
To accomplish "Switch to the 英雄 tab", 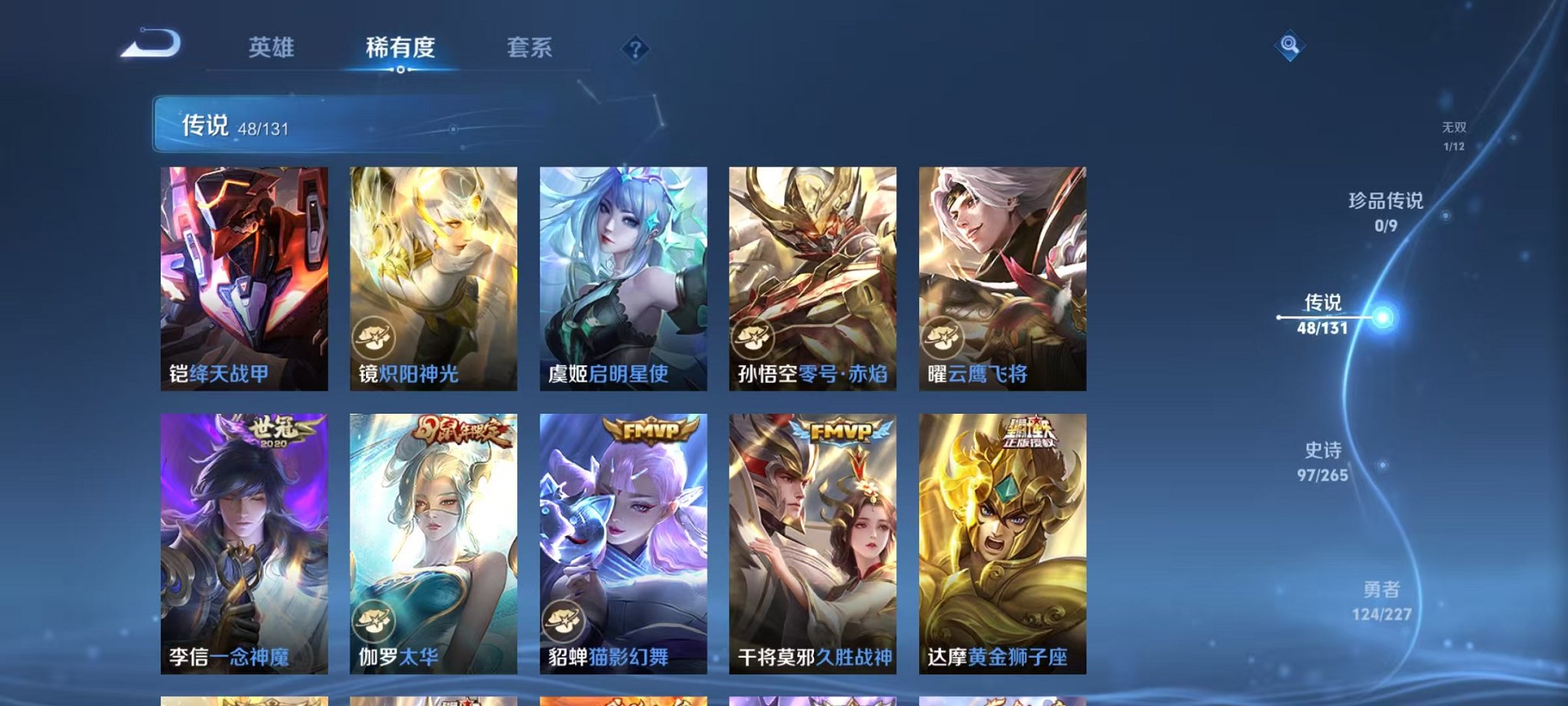I will click(x=273, y=47).
